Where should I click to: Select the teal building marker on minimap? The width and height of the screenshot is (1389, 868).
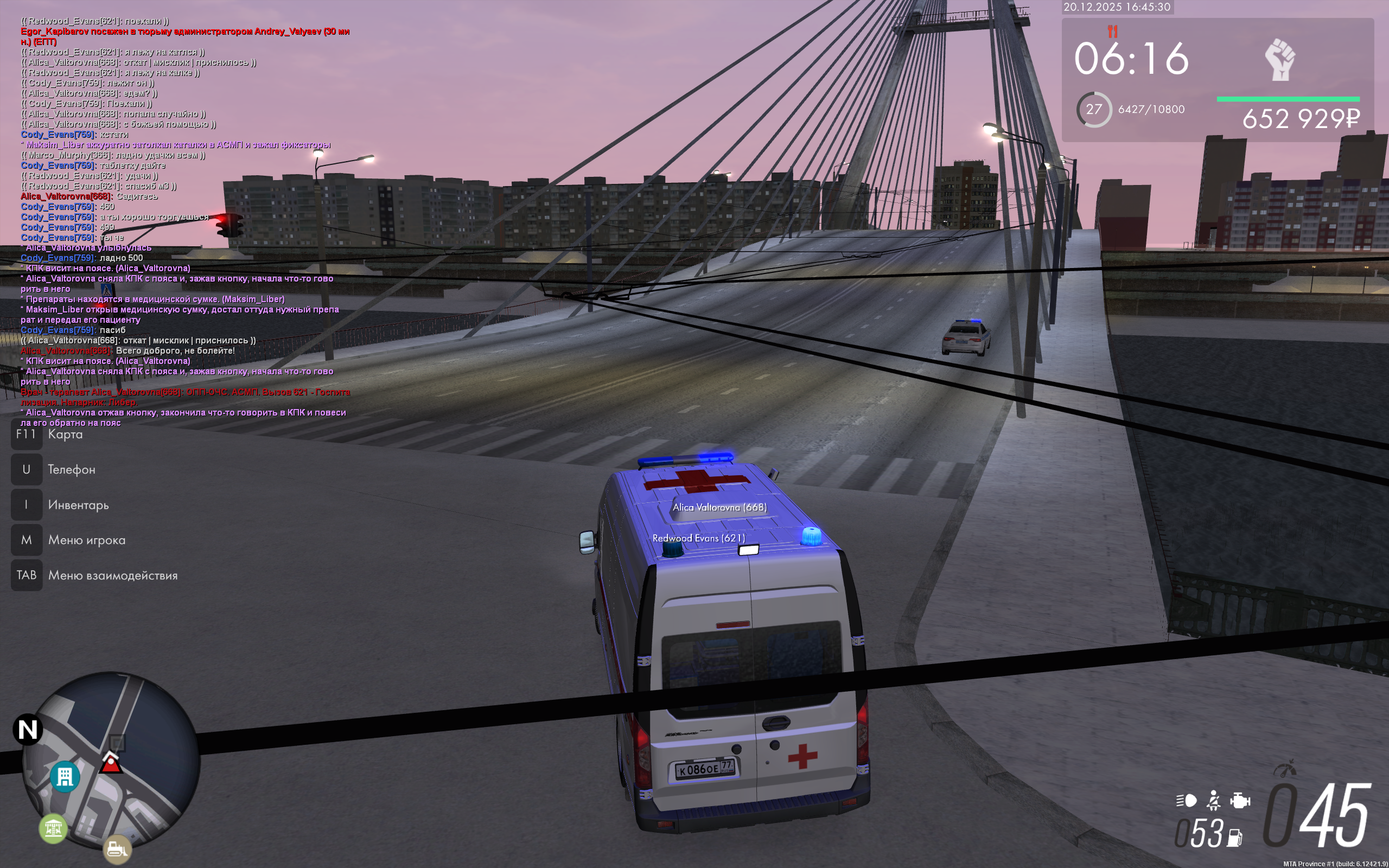click(65, 777)
